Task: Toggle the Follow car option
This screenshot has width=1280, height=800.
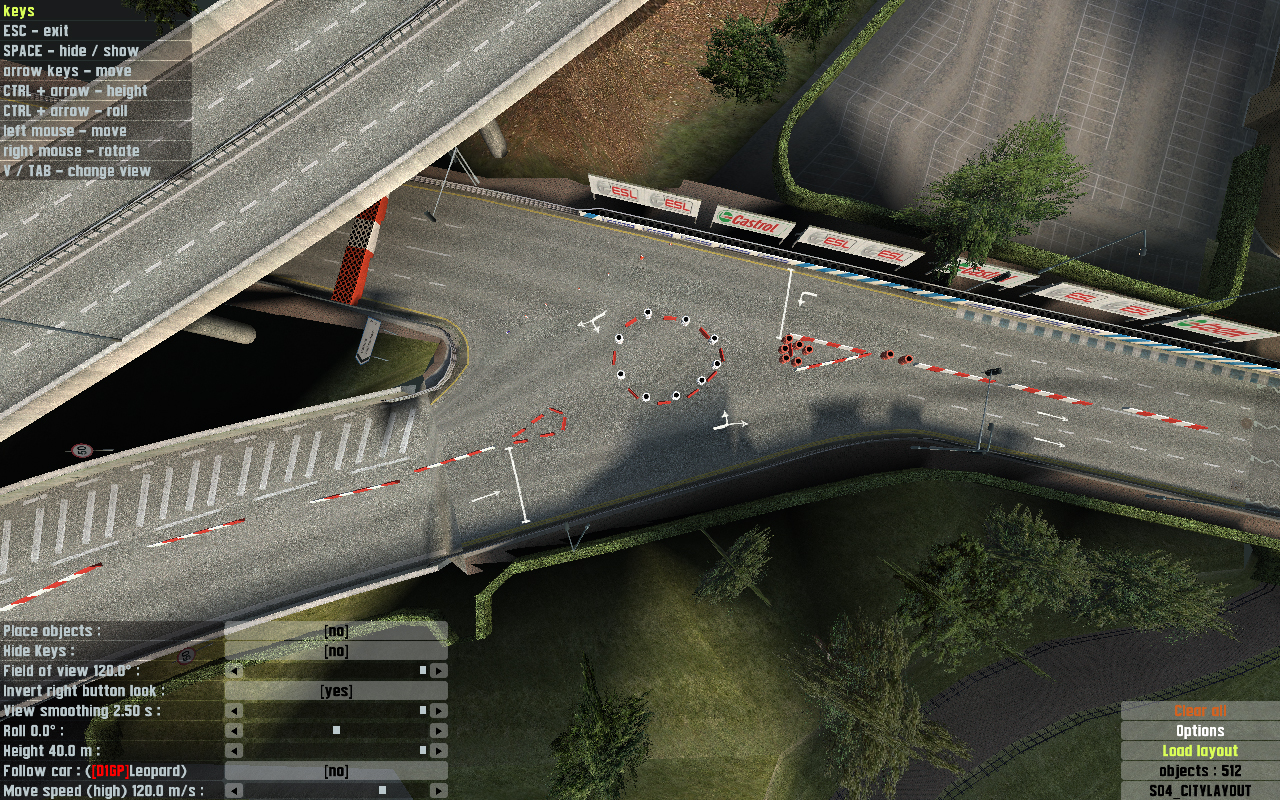Action: point(336,771)
